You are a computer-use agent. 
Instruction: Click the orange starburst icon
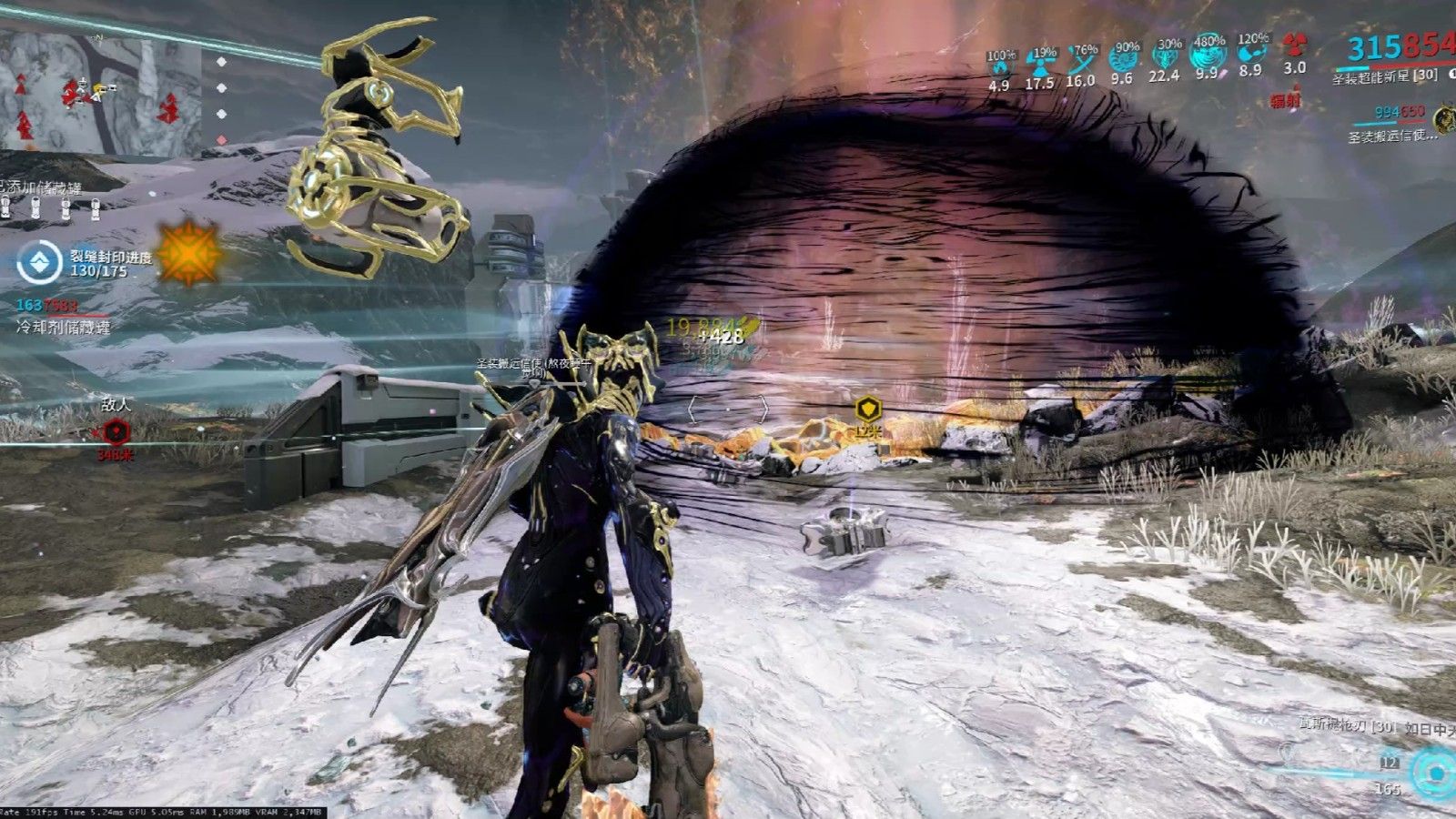188,254
